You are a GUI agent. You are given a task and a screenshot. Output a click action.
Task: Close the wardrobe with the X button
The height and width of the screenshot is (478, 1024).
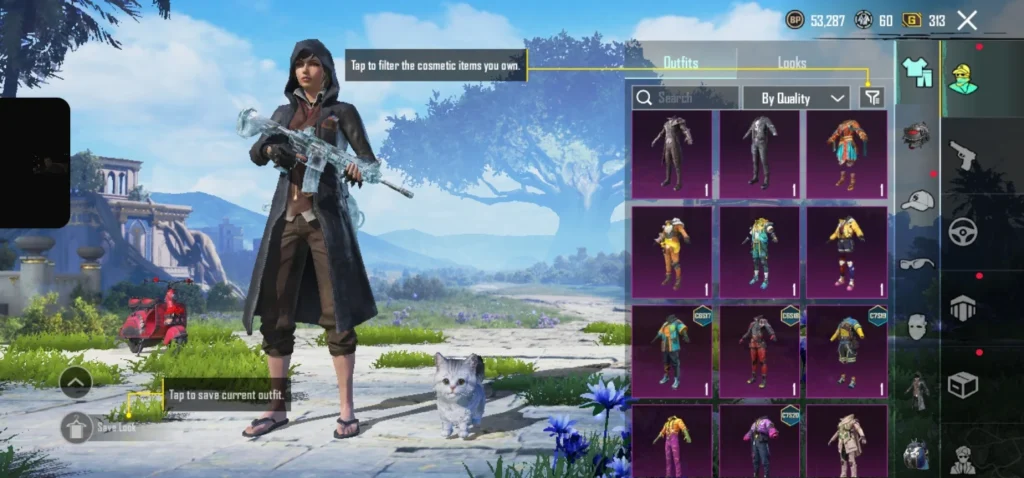966,20
